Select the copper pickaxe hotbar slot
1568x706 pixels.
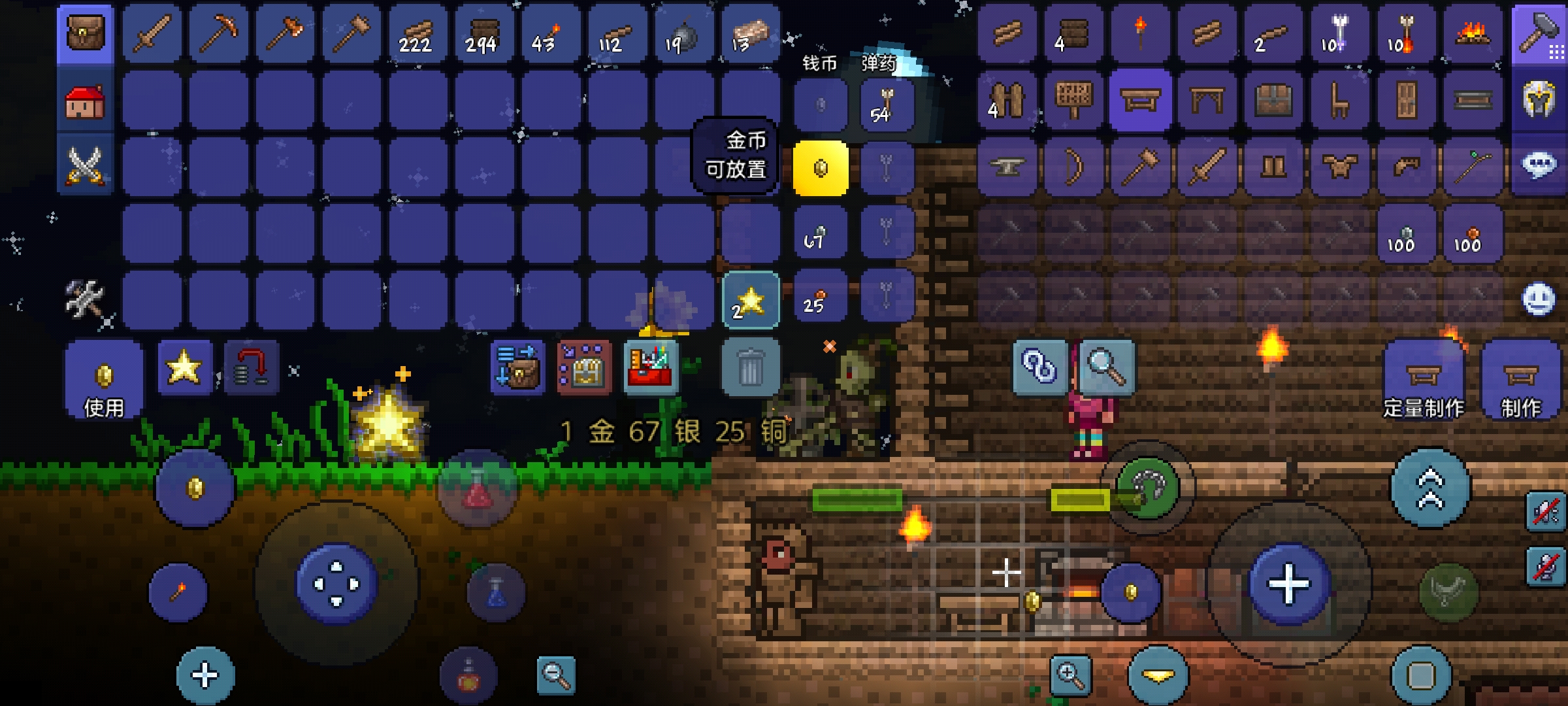218,34
